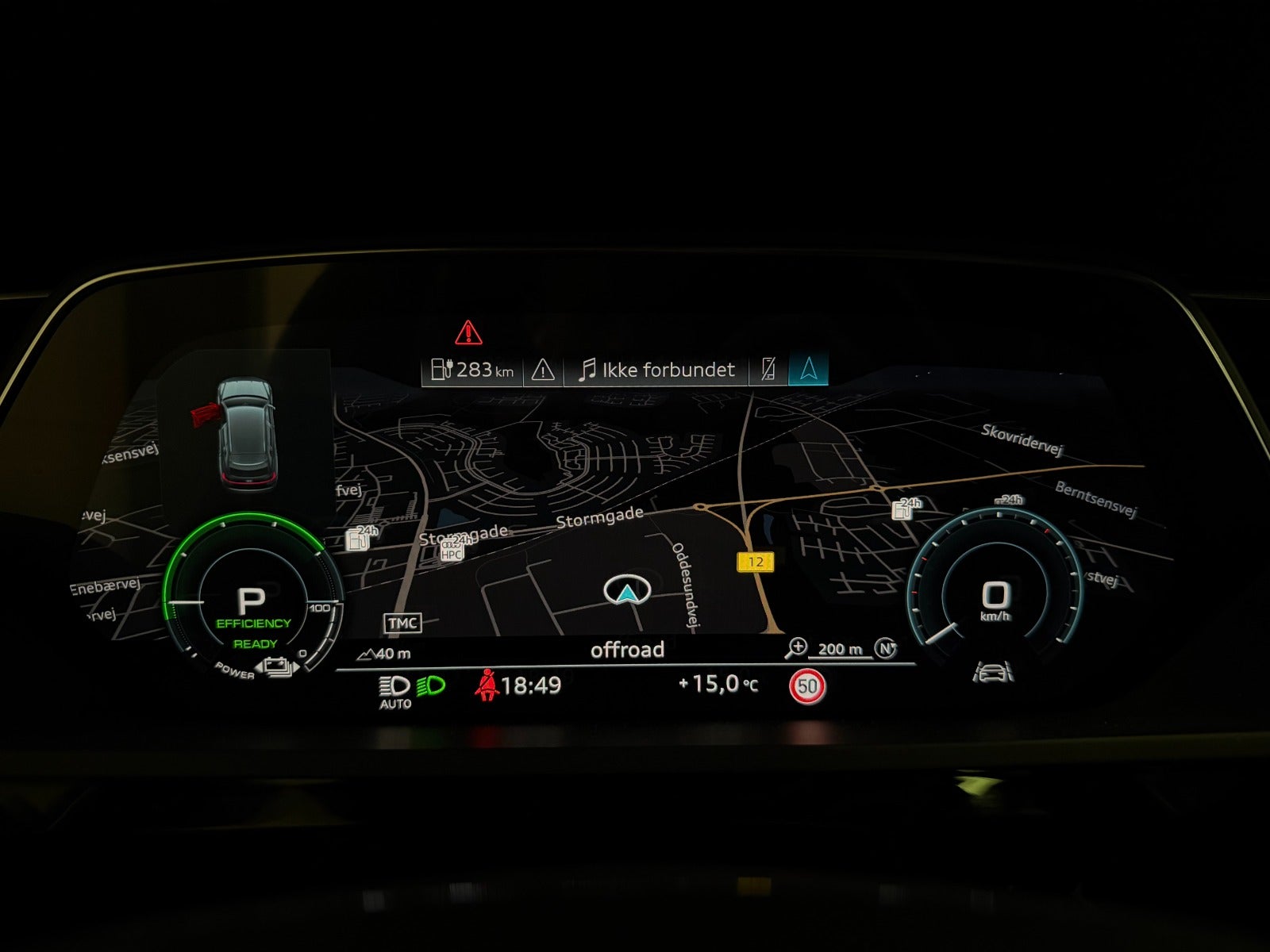The height and width of the screenshot is (952, 1270).
Task: Click the vehicle position arrow on map
Action: click(x=627, y=591)
